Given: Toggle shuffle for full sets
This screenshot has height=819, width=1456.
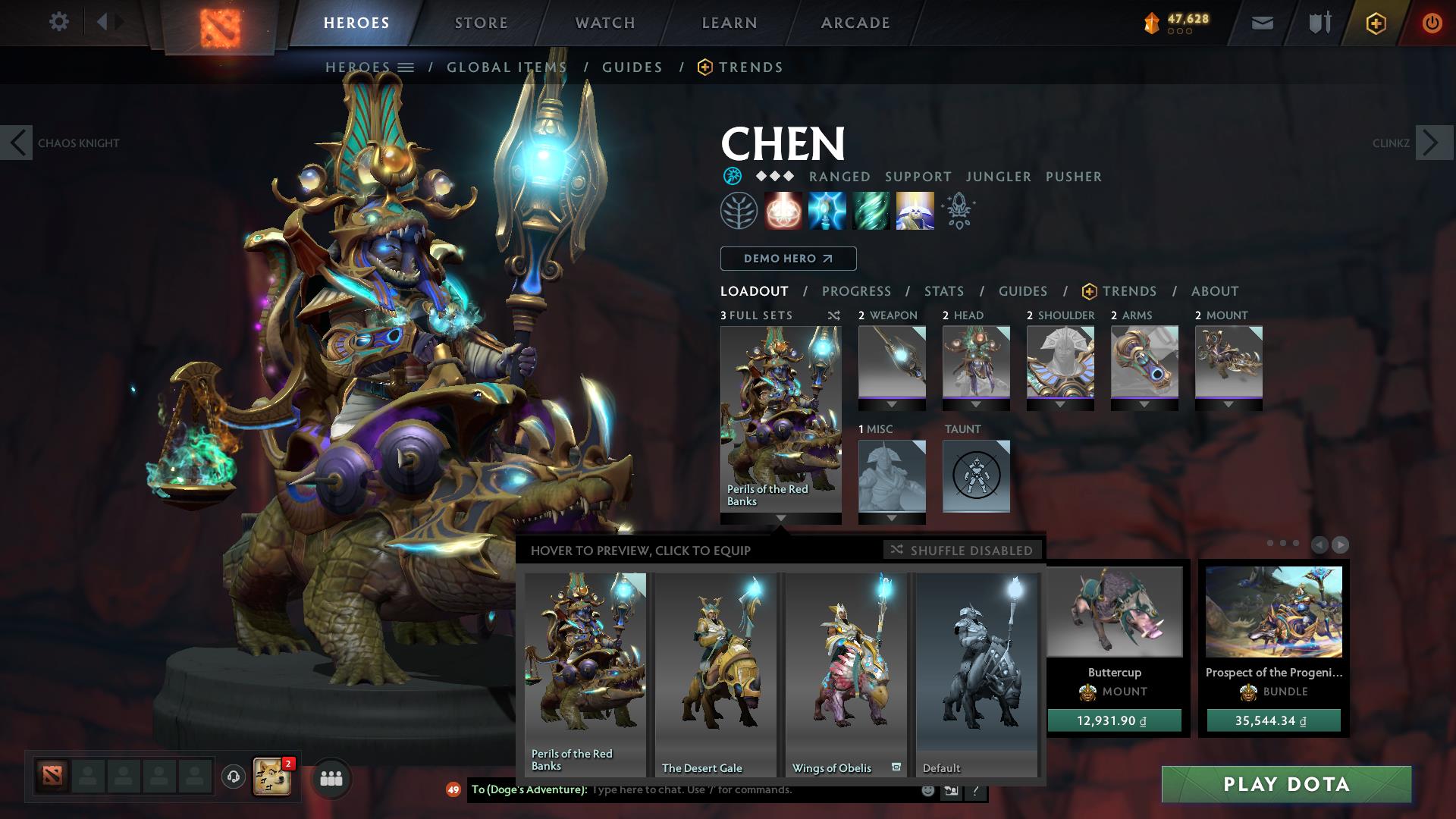Looking at the screenshot, I should point(833,315).
